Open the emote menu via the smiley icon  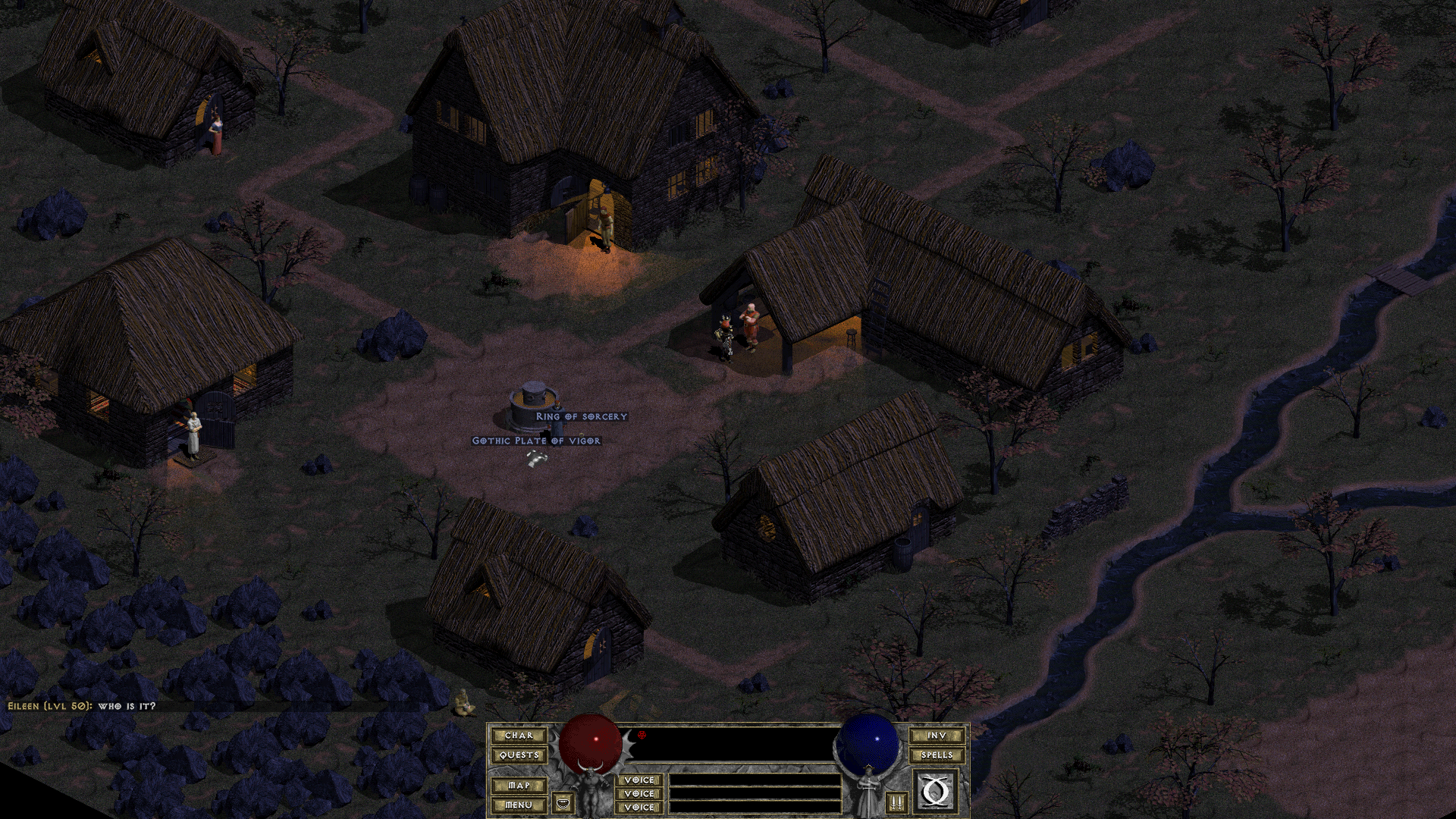tap(561, 802)
